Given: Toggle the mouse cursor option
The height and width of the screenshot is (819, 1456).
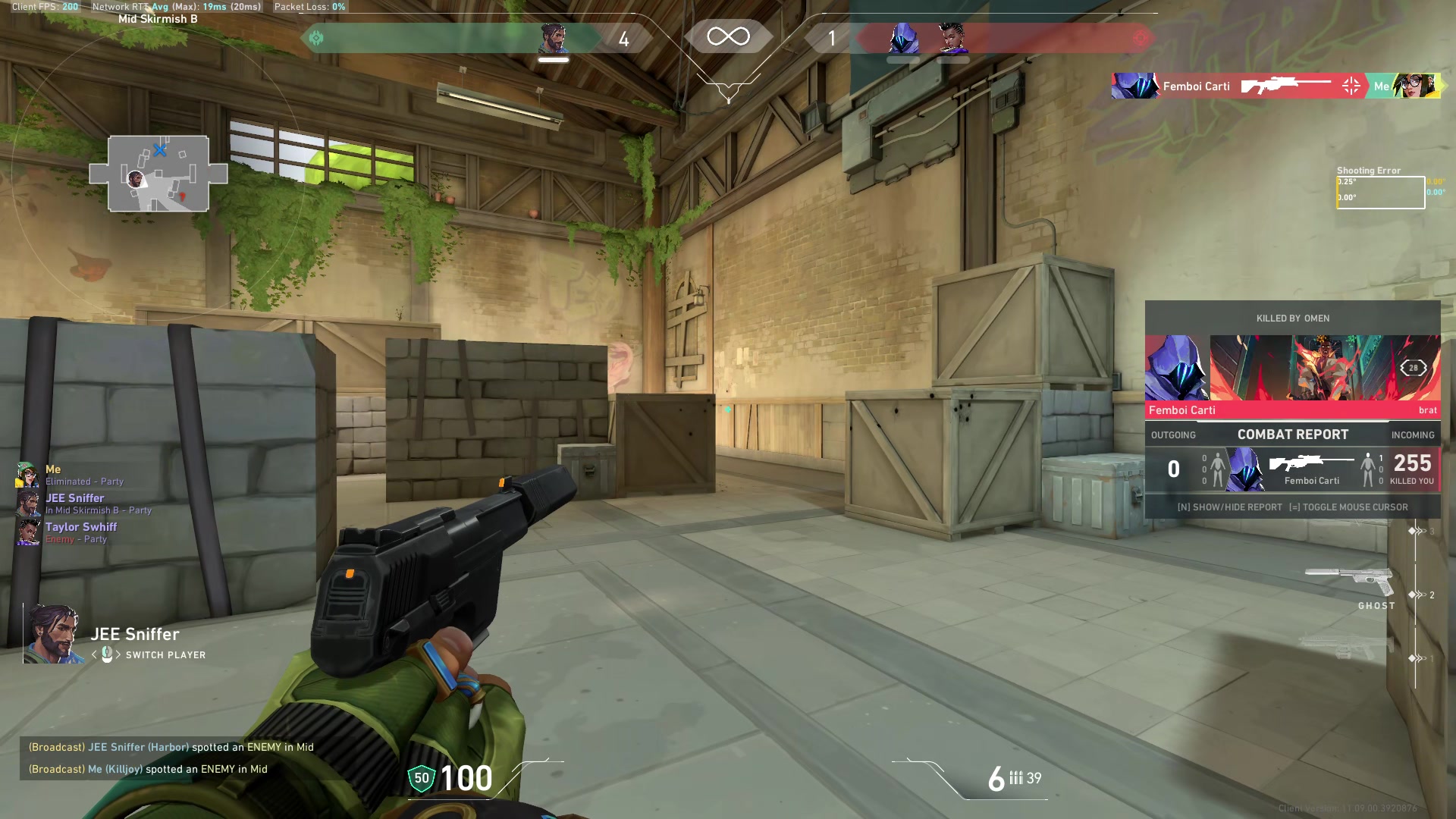Looking at the screenshot, I should 1348,507.
